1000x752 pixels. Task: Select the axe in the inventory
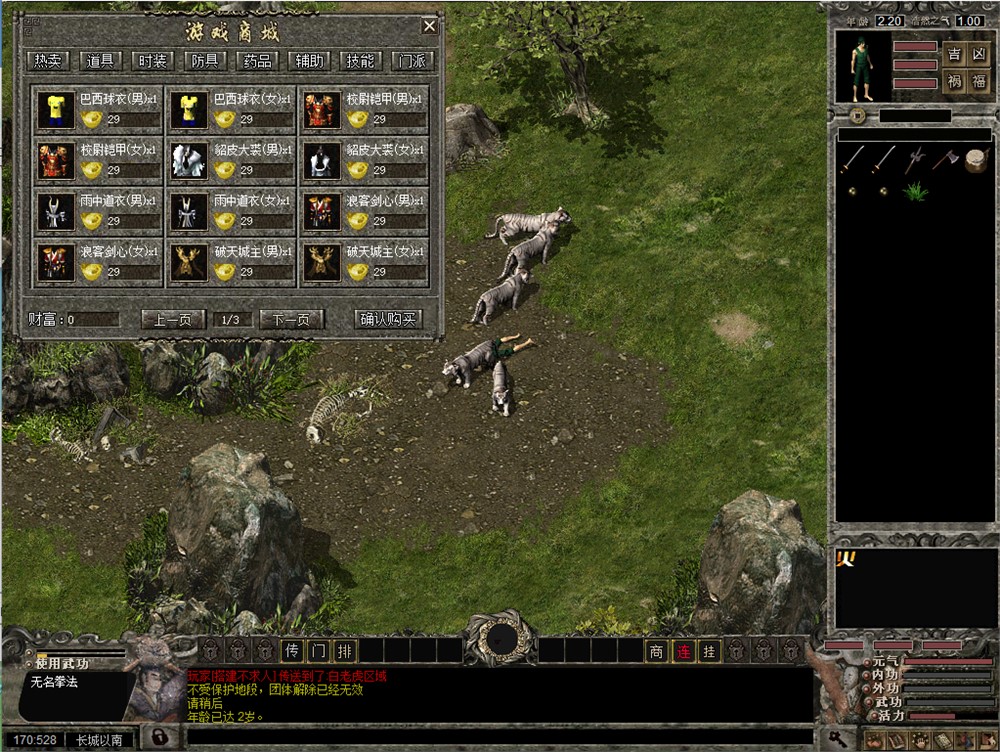tap(945, 159)
